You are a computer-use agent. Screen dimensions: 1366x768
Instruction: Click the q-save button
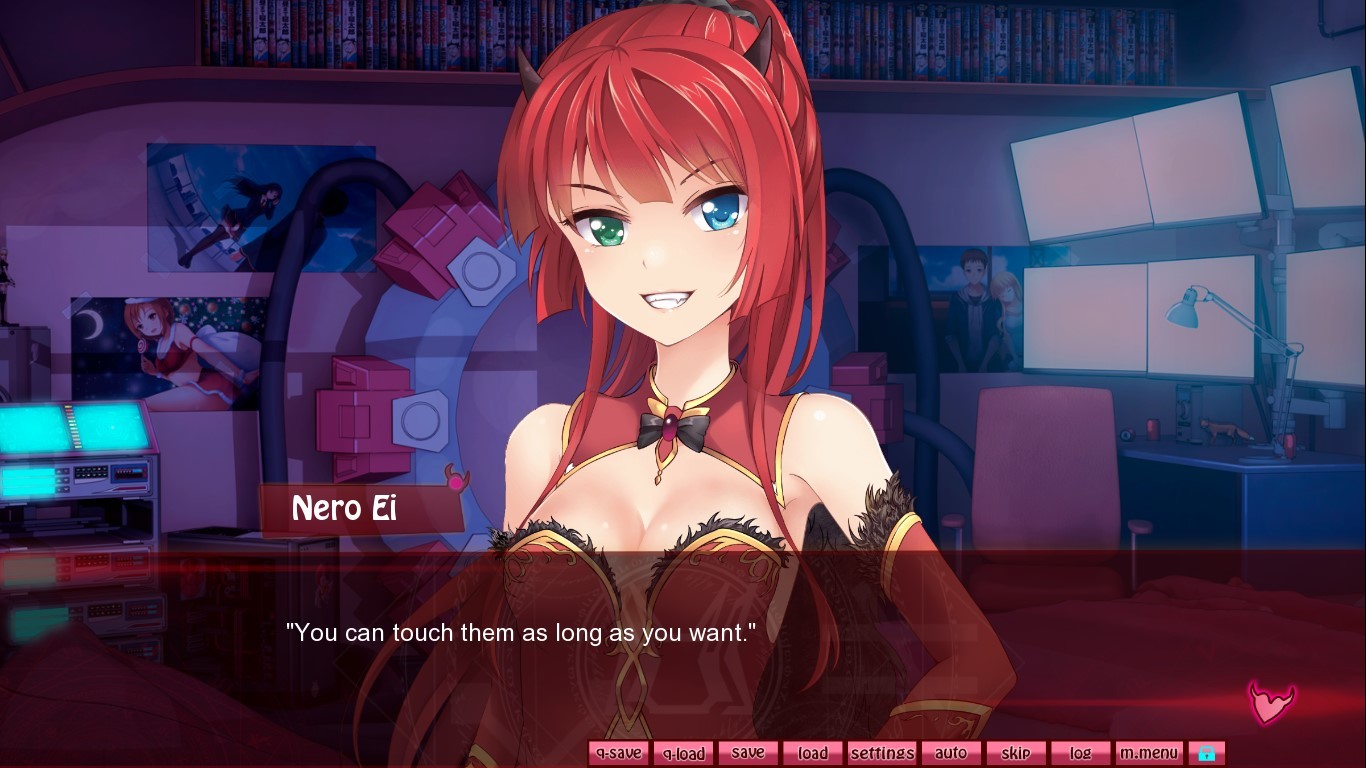point(617,752)
